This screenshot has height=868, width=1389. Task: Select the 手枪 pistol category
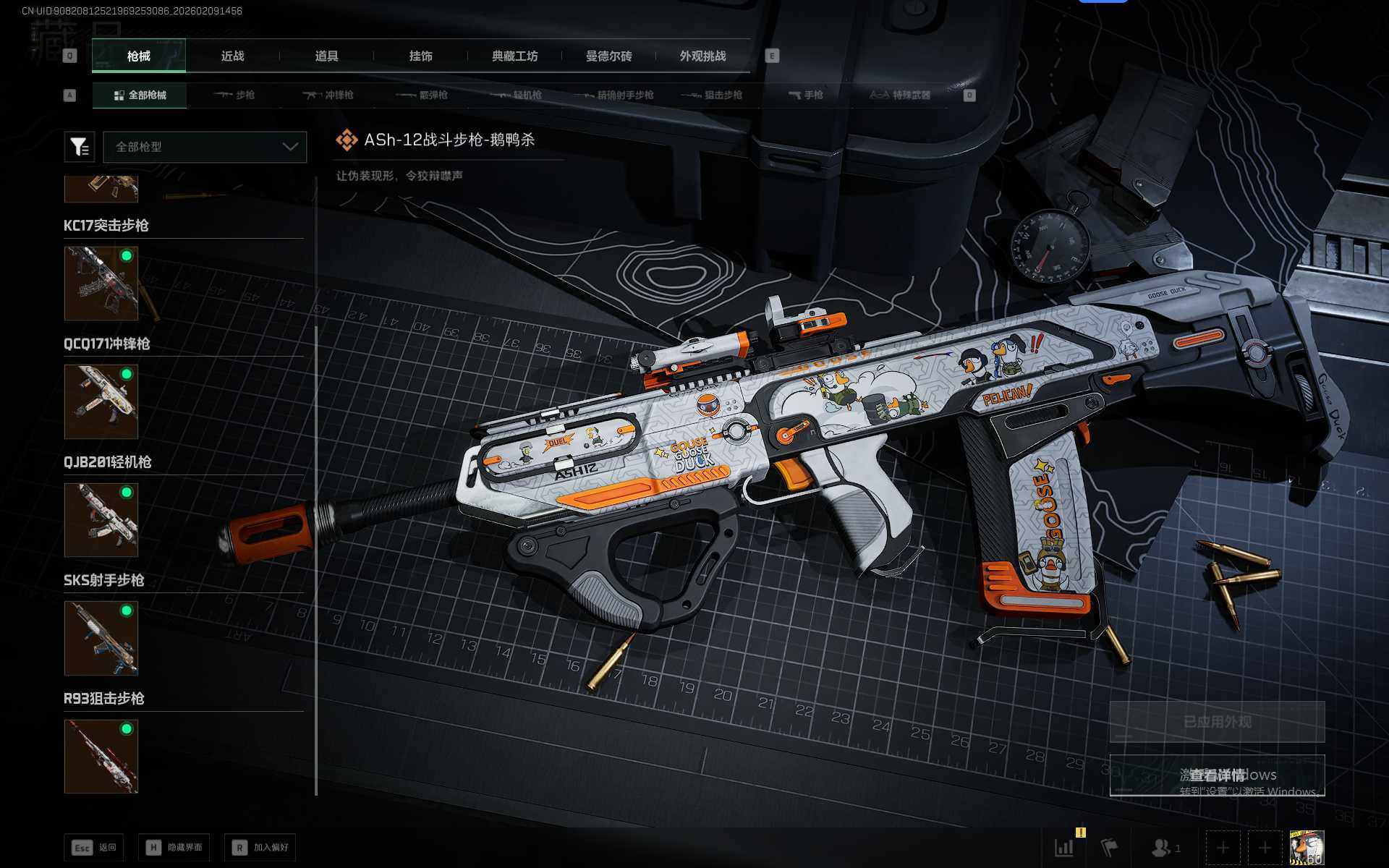(x=805, y=95)
